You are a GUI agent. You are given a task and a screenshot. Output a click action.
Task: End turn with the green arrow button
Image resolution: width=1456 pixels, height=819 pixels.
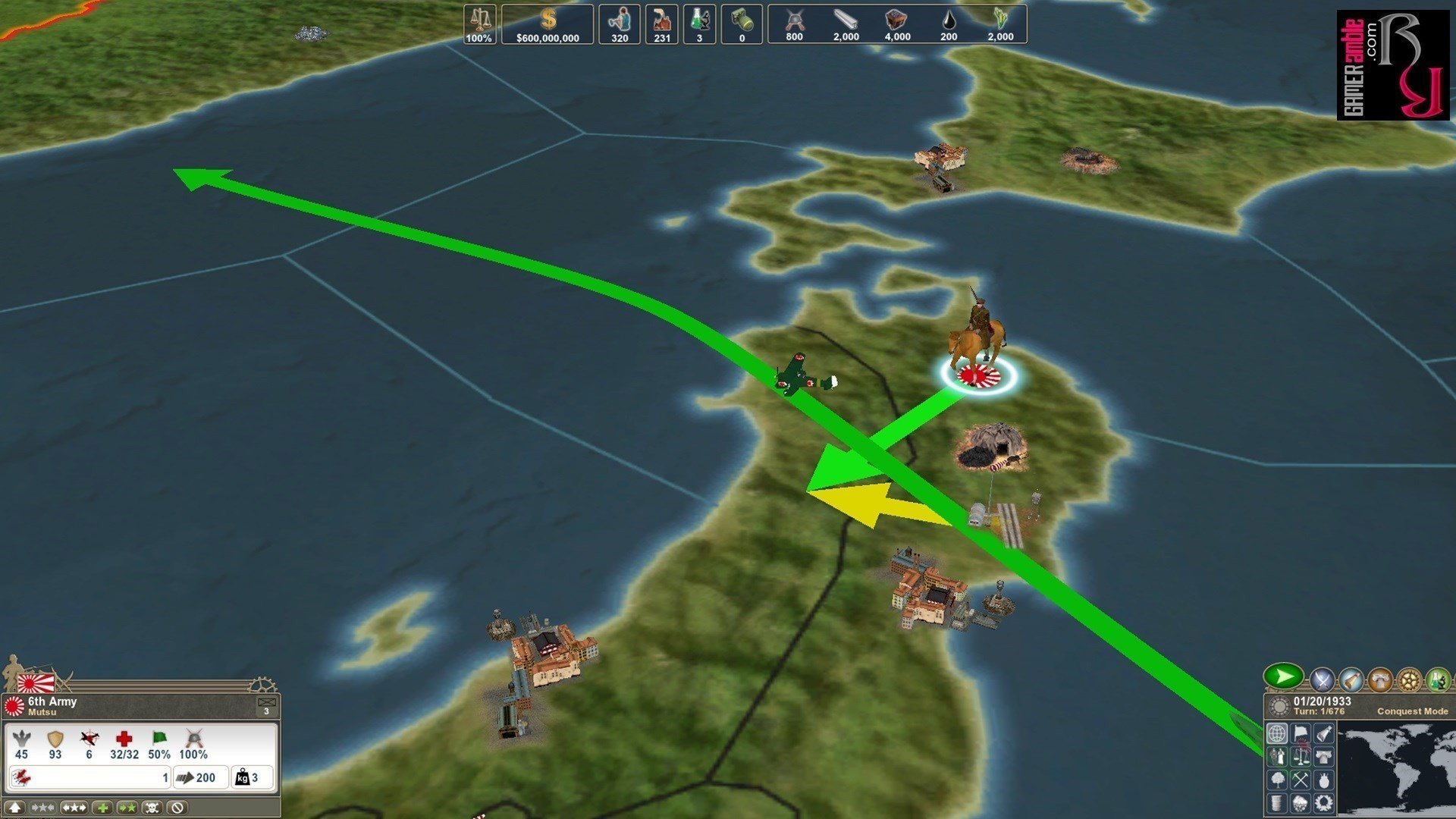(1283, 676)
